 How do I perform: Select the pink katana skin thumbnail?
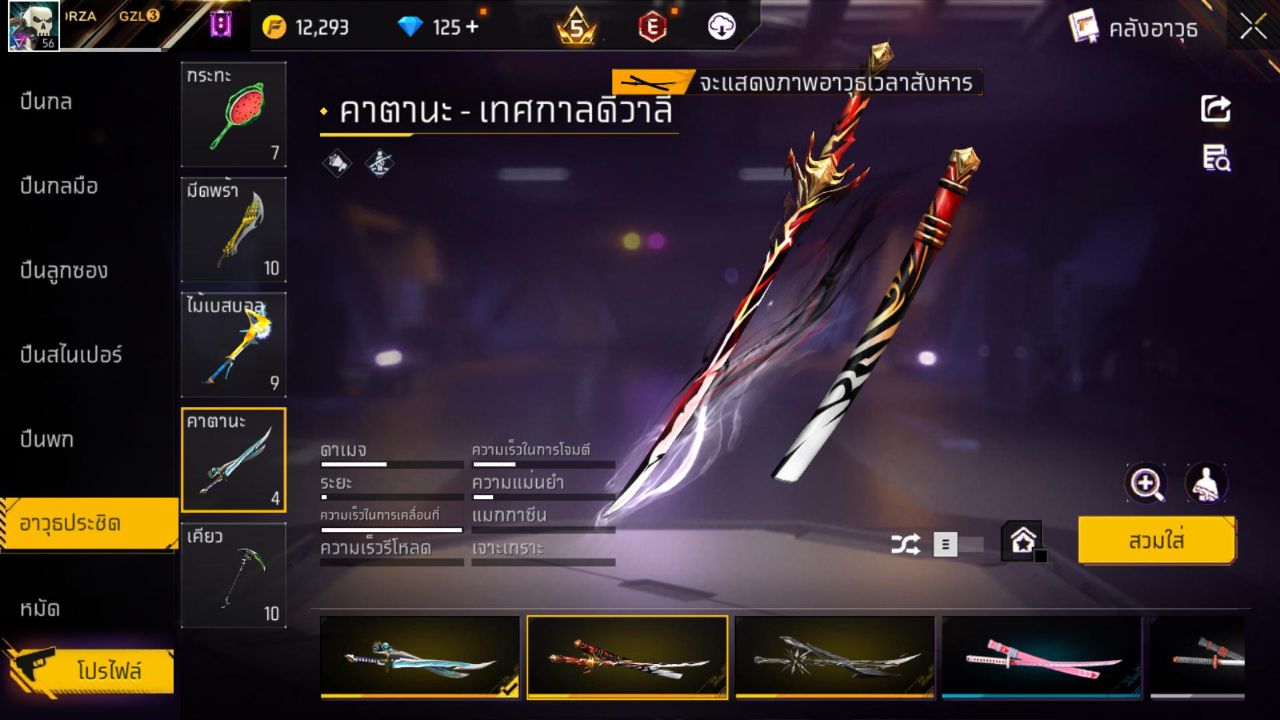point(1042,657)
